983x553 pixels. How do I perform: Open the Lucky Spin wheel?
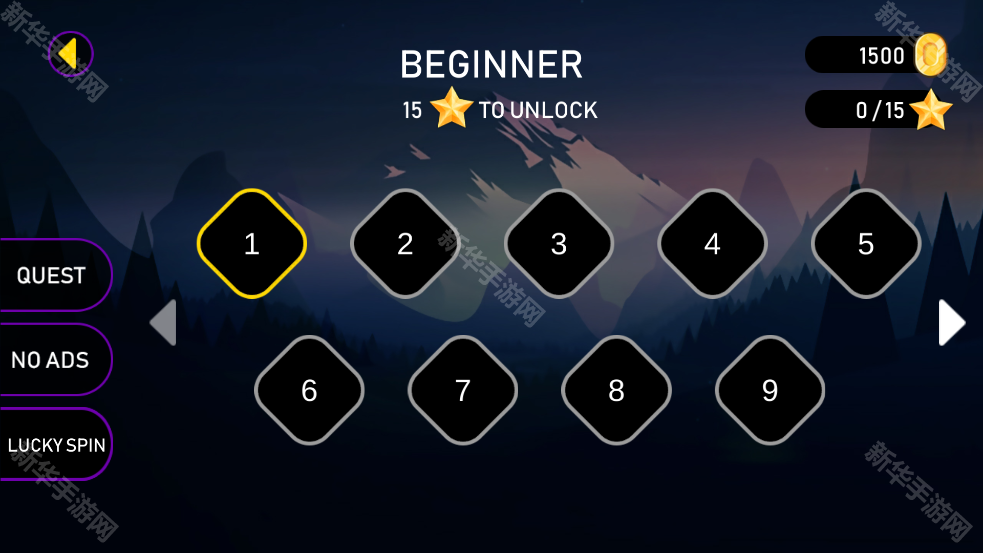coord(56,445)
